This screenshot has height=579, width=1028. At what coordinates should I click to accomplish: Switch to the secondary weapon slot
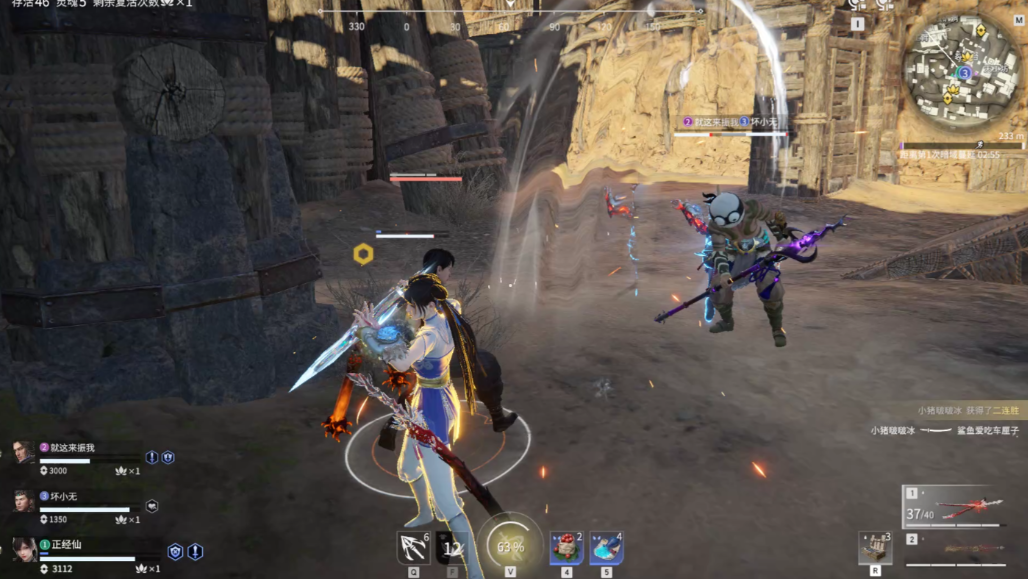click(x=953, y=550)
